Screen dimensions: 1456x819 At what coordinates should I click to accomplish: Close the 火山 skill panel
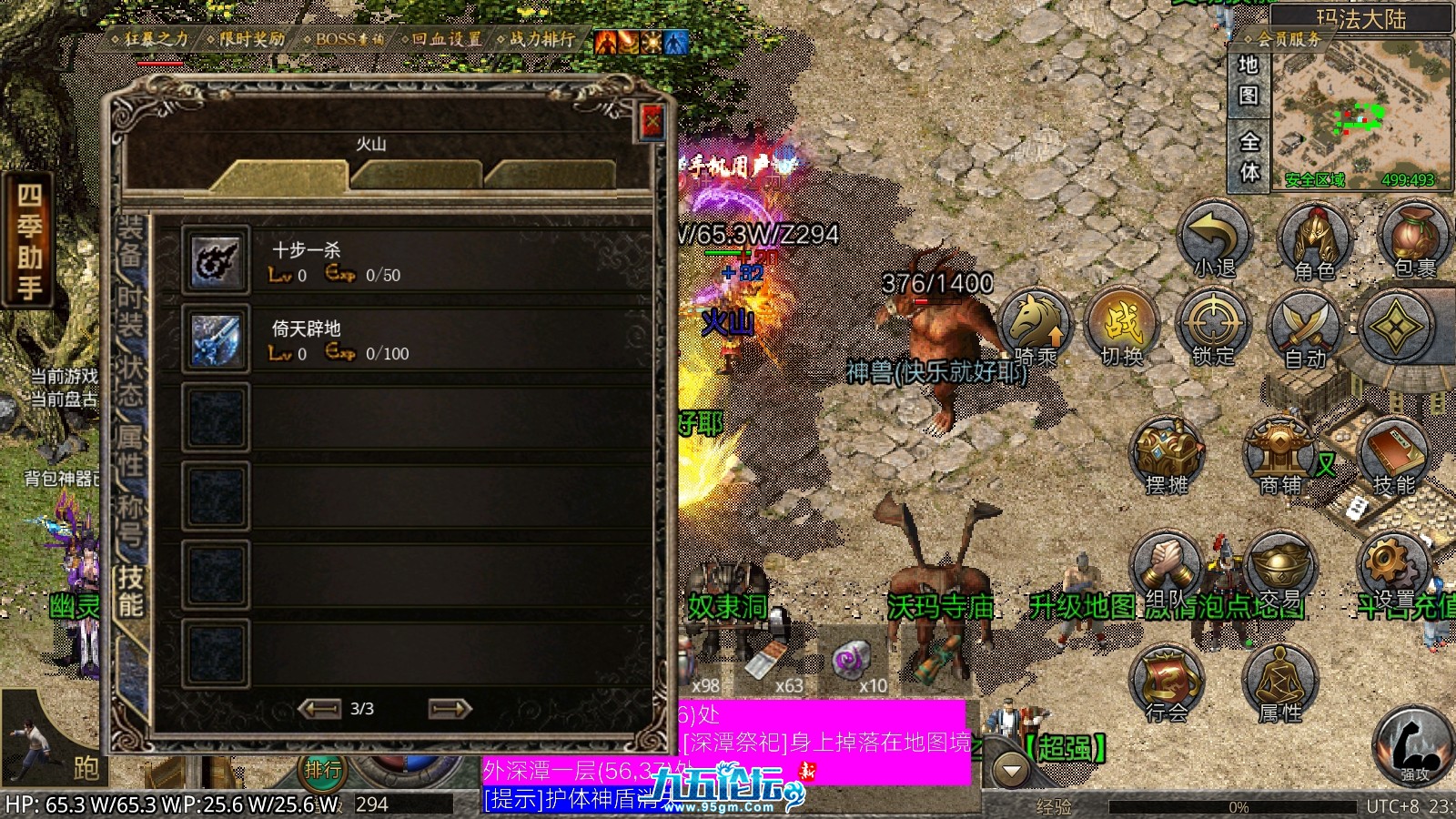click(x=652, y=122)
